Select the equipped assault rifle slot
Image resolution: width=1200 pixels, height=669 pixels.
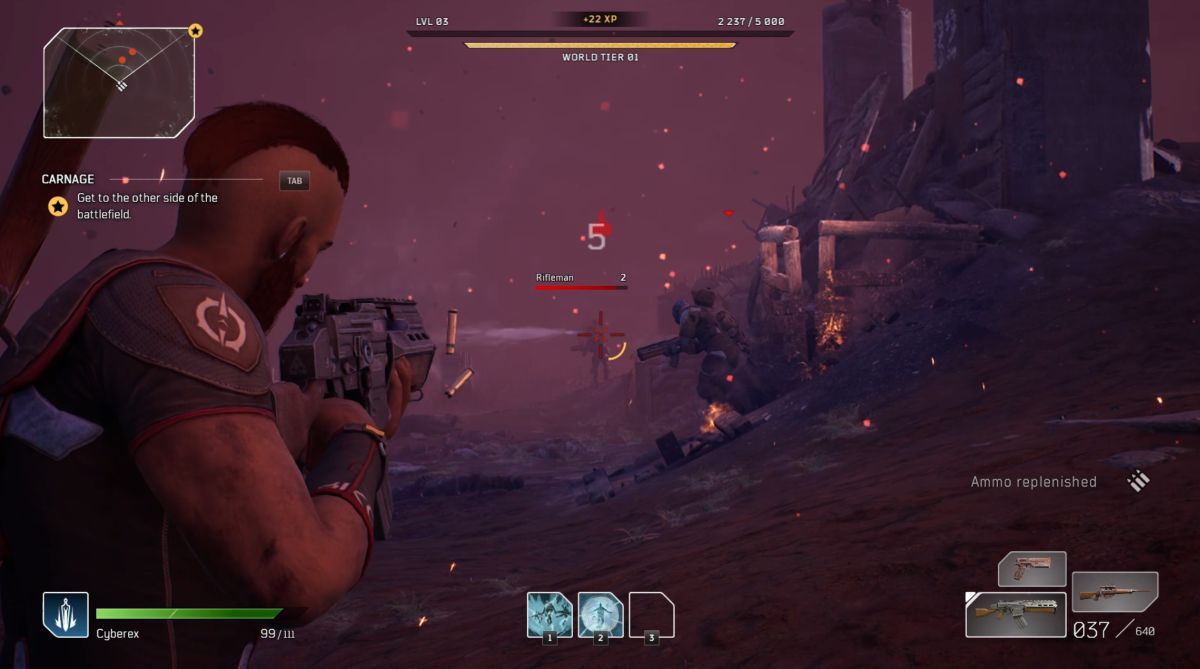tap(1014, 613)
